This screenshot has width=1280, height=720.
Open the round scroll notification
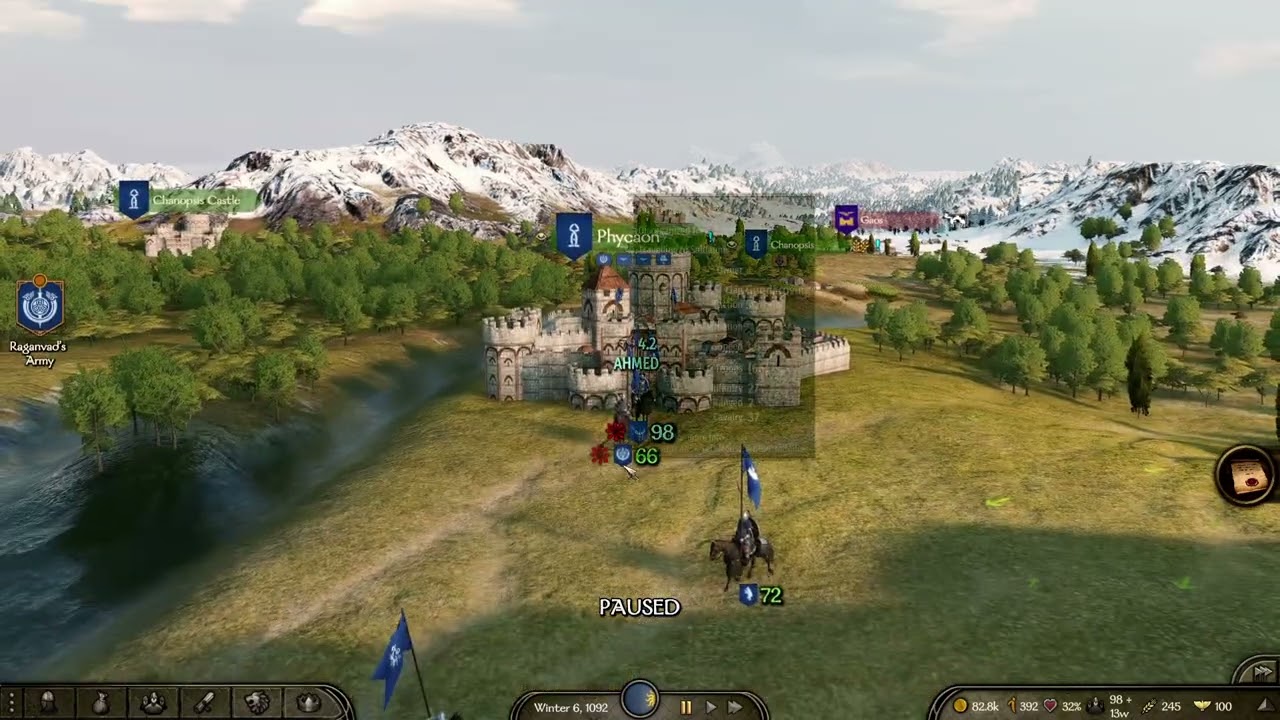tap(1246, 477)
